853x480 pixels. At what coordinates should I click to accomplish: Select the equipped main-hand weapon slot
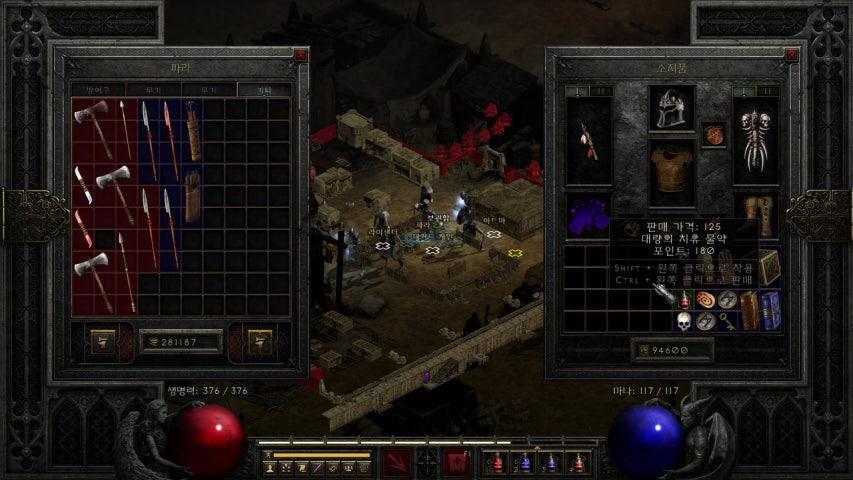pos(588,140)
